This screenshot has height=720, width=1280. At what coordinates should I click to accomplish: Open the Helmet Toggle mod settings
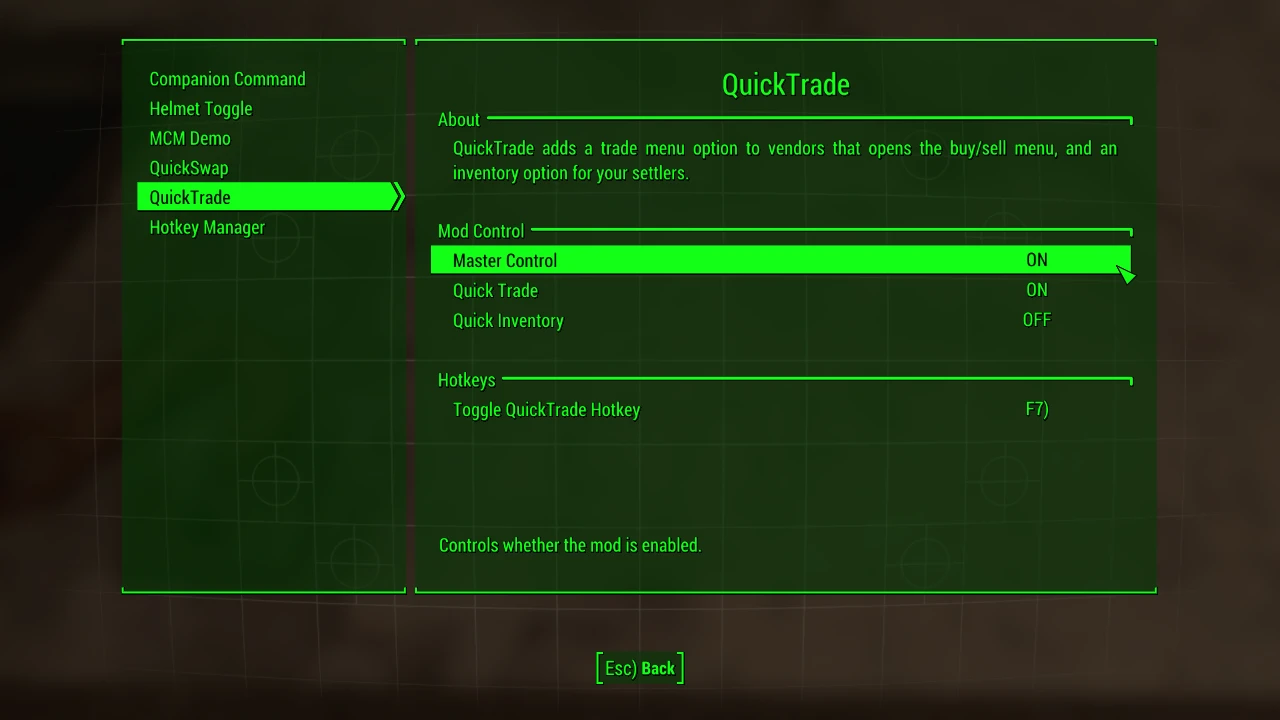point(200,109)
